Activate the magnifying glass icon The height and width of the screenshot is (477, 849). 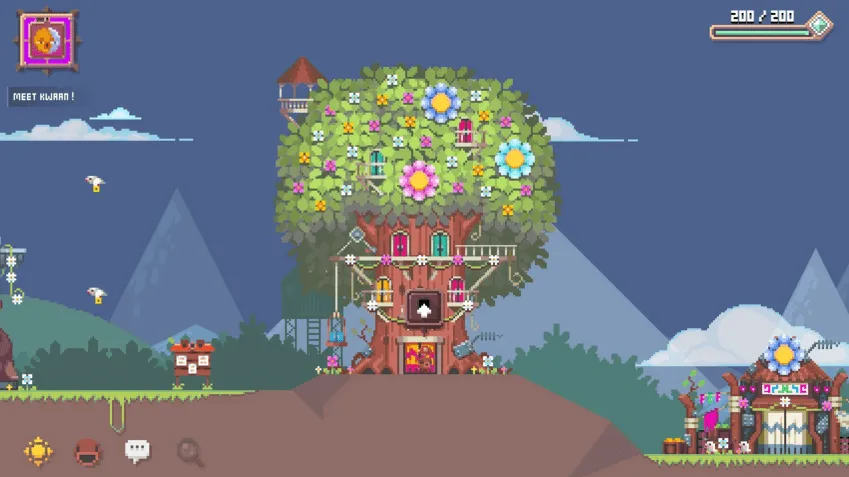point(189,452)
